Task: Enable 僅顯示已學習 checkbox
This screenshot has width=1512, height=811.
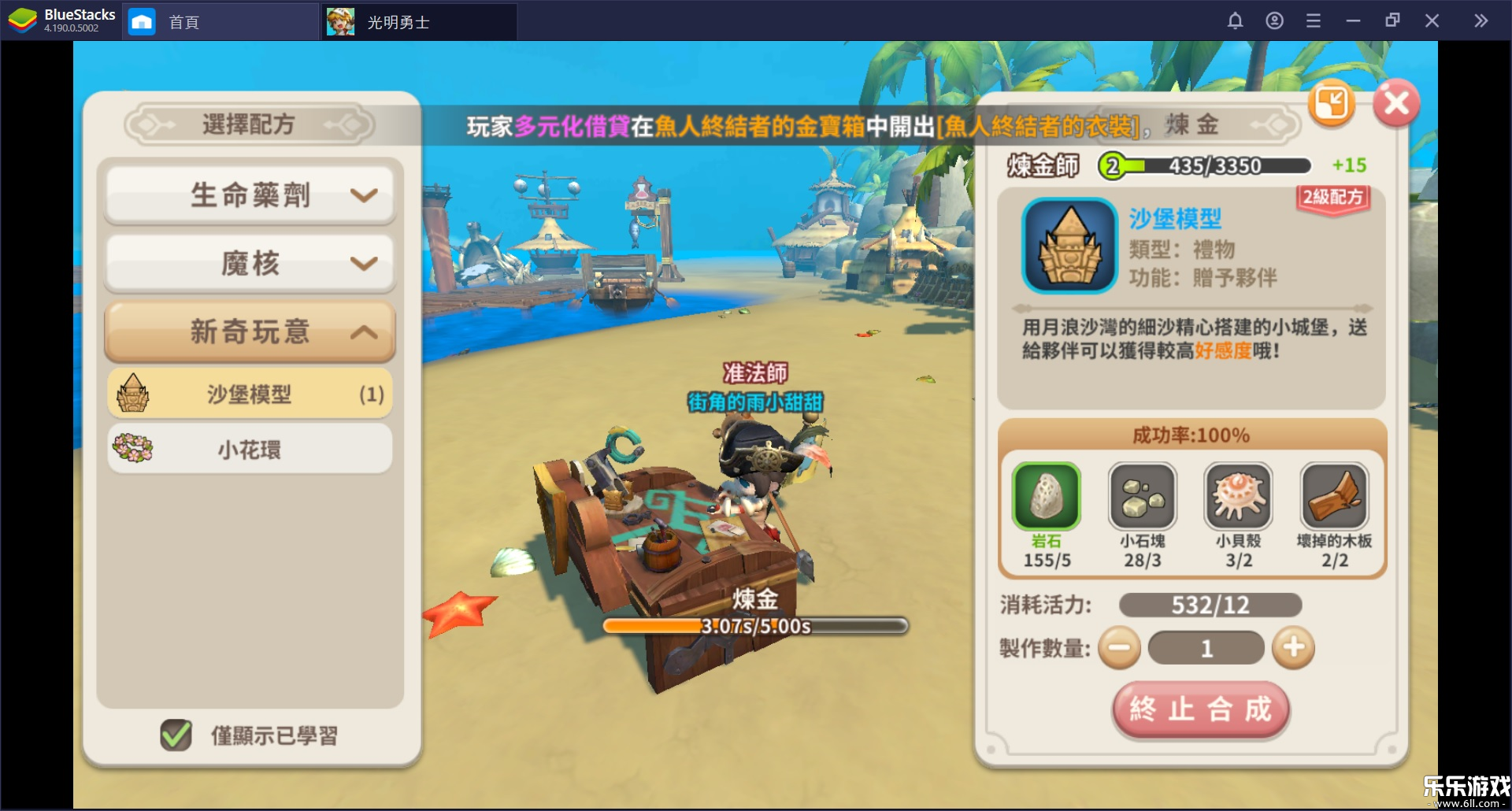Action: pyautogui.click(x=175, y=734)
